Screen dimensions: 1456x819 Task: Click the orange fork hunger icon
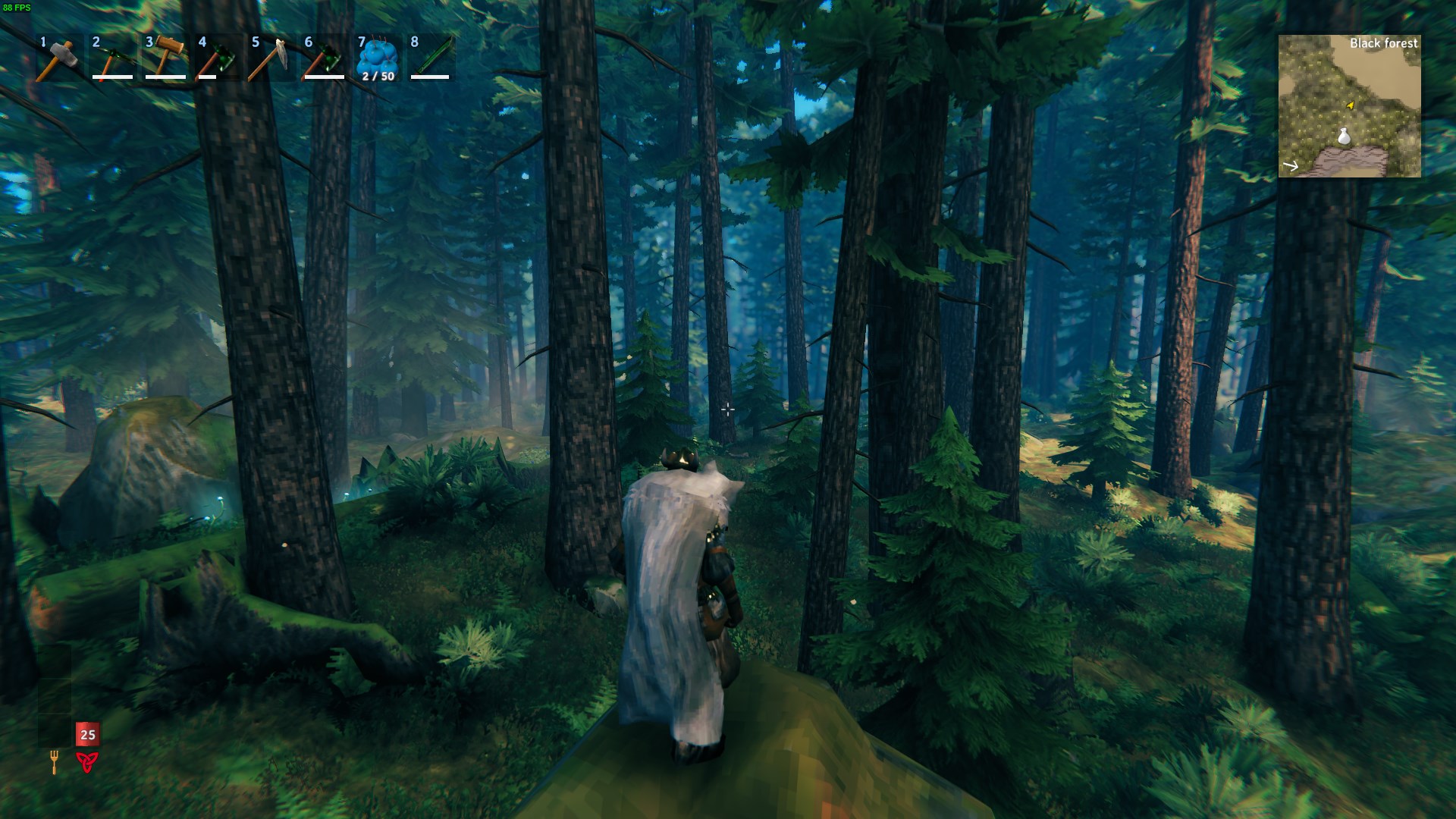pos(55,761)
